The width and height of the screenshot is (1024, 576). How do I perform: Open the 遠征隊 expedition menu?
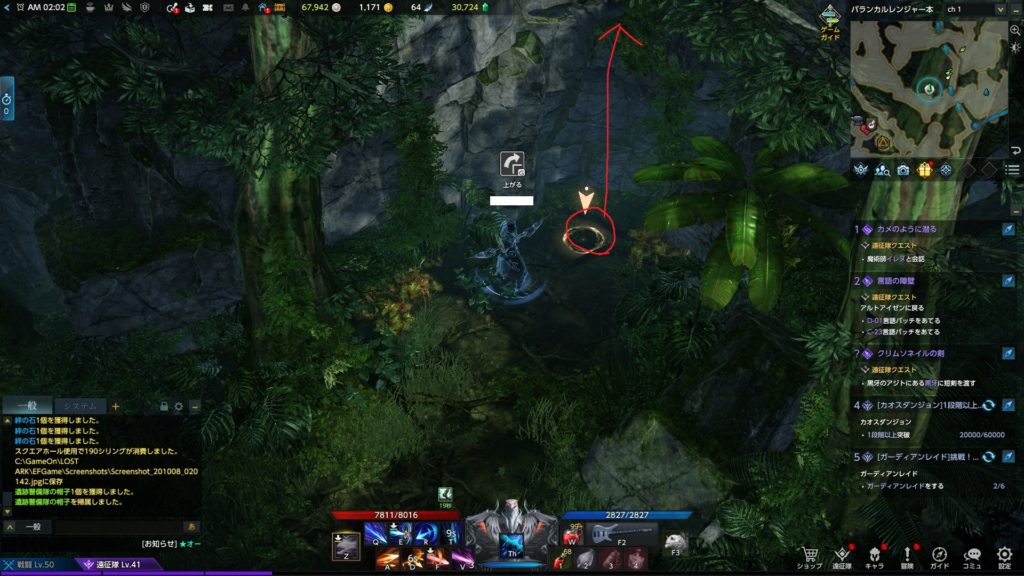(x=842, y=556)
